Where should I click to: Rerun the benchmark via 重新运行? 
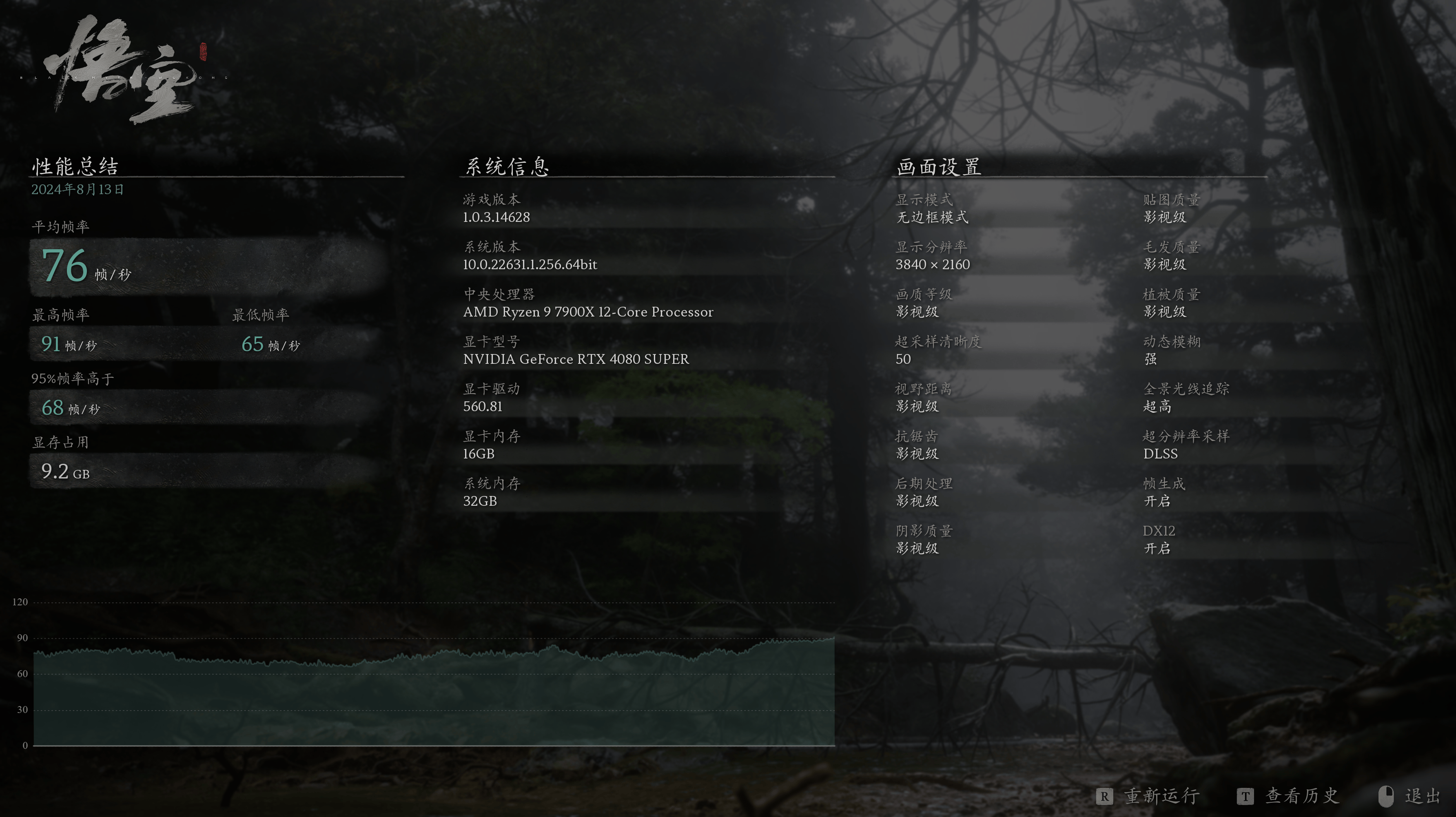tap(1161, 796)
